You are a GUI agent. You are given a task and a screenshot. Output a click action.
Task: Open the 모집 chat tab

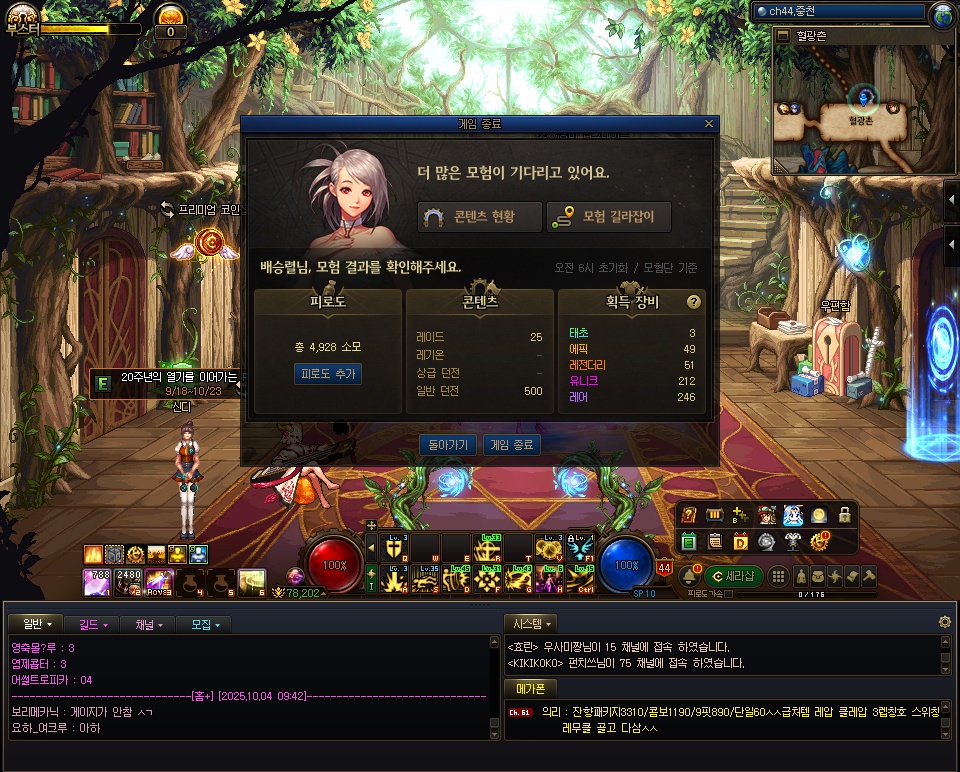coord(204,624)
